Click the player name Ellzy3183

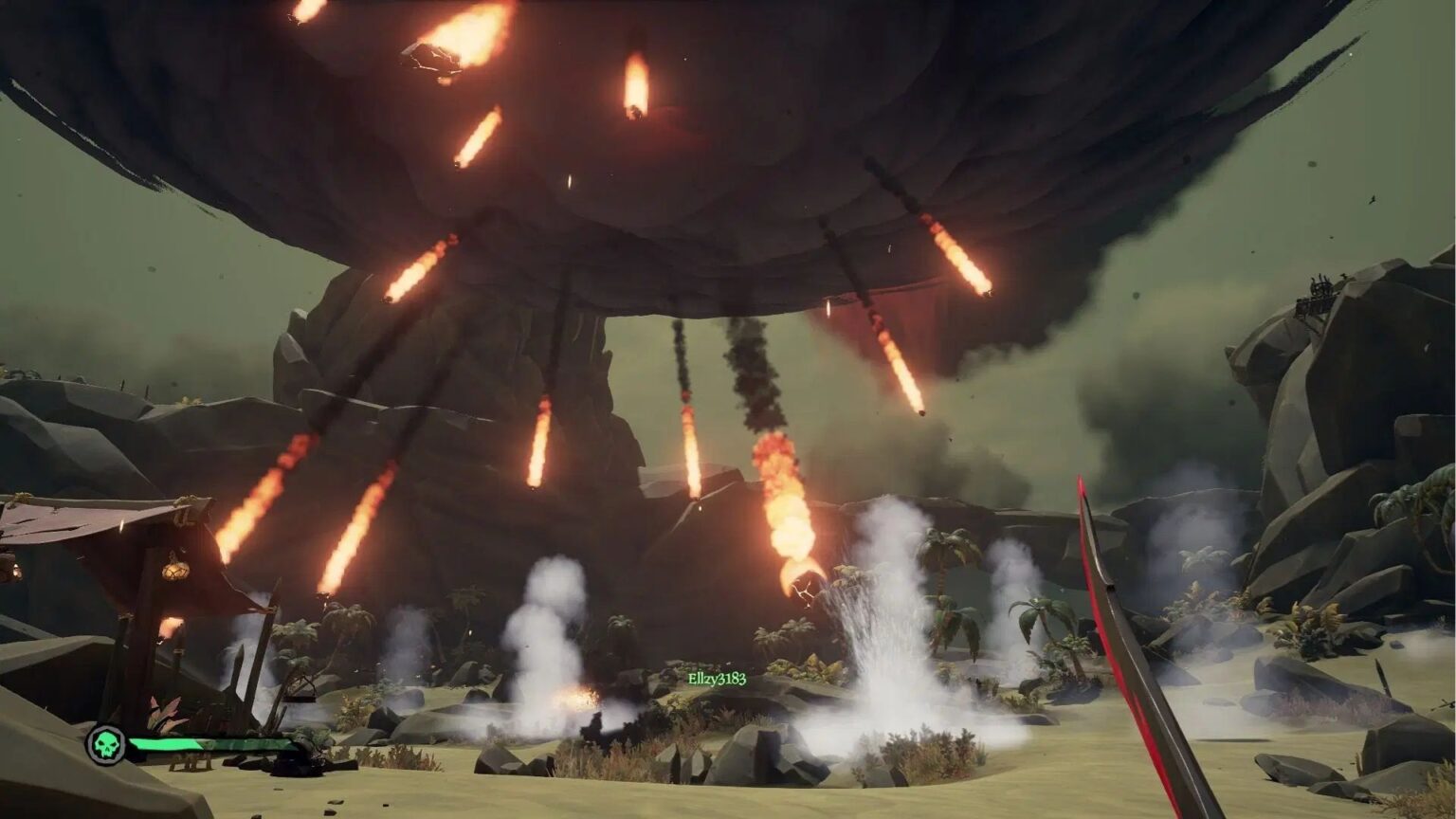pos(717,678)
